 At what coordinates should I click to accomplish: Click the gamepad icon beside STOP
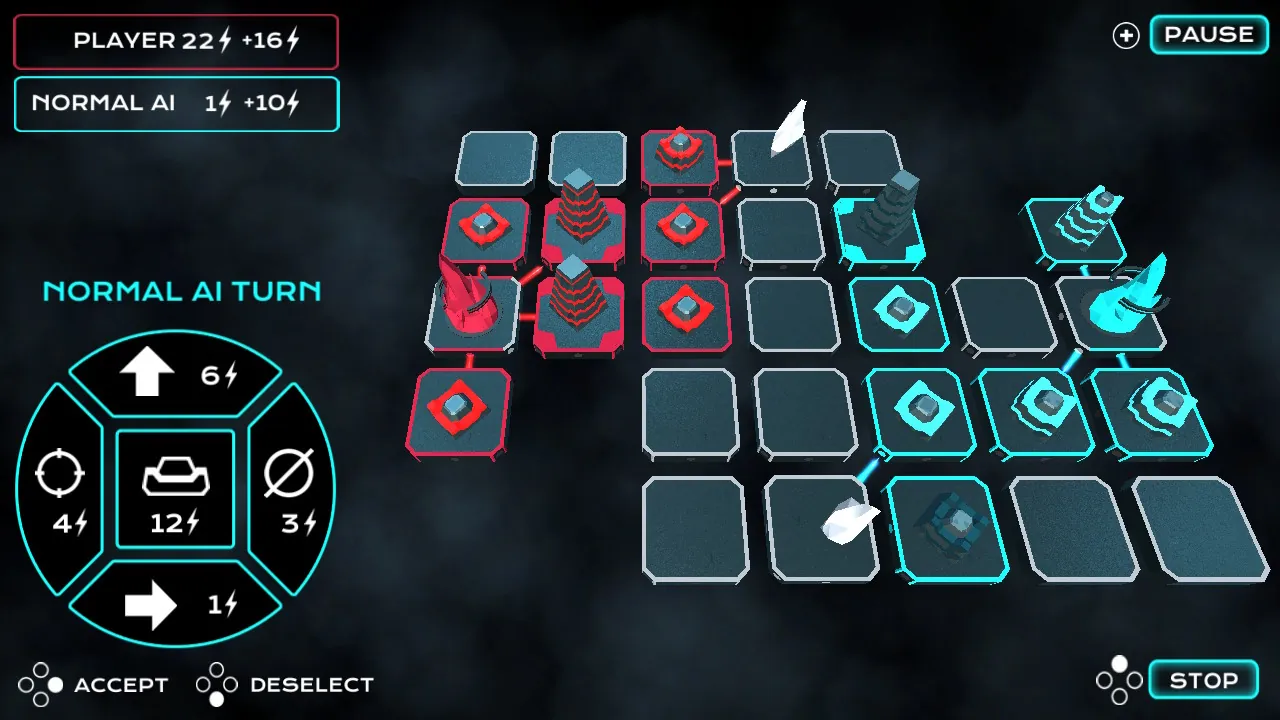1120,679
